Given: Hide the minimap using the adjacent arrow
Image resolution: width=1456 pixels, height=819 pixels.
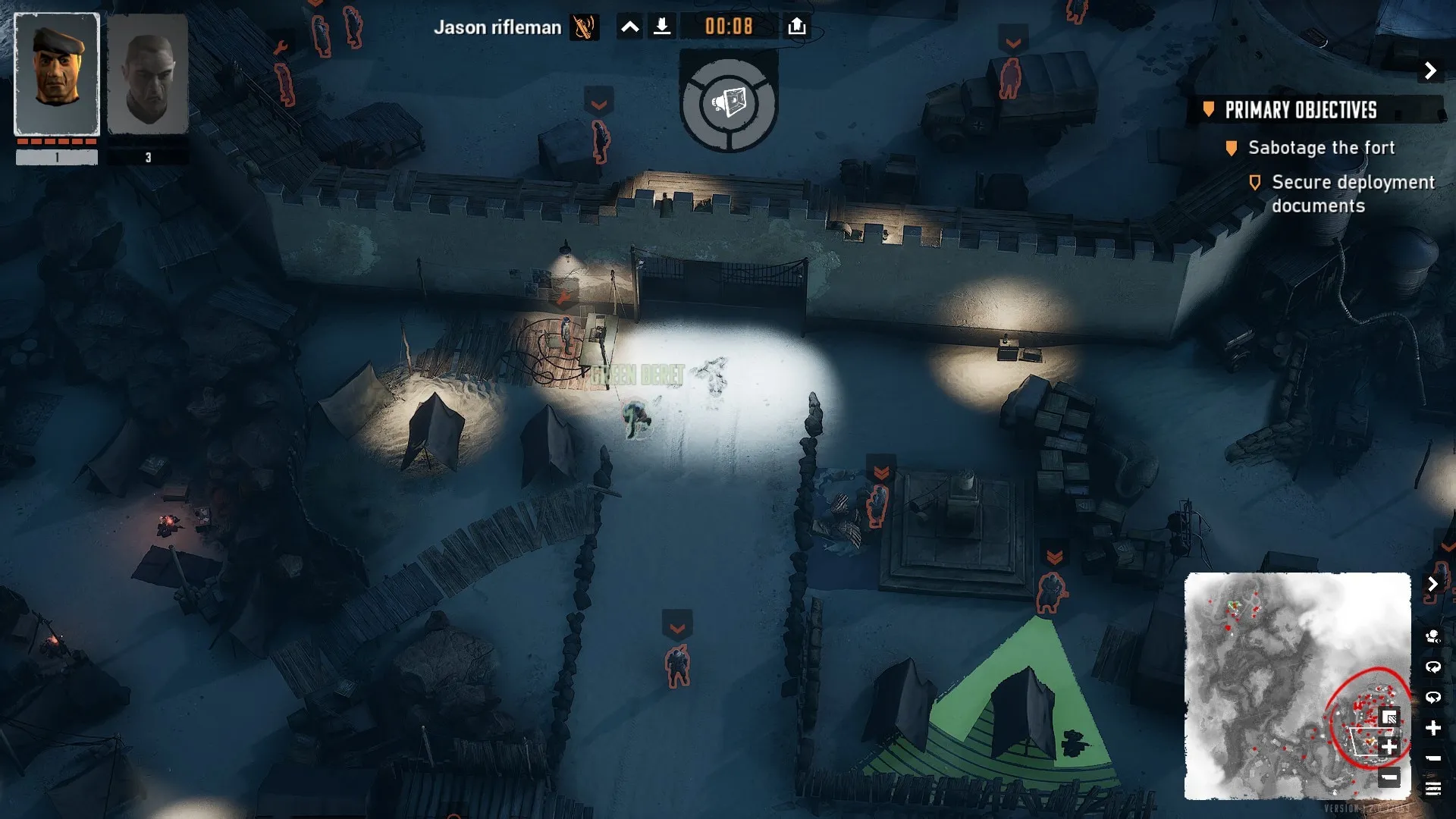Looking at the screenshot, I should pyautogui.click(x=1432, y=584).
